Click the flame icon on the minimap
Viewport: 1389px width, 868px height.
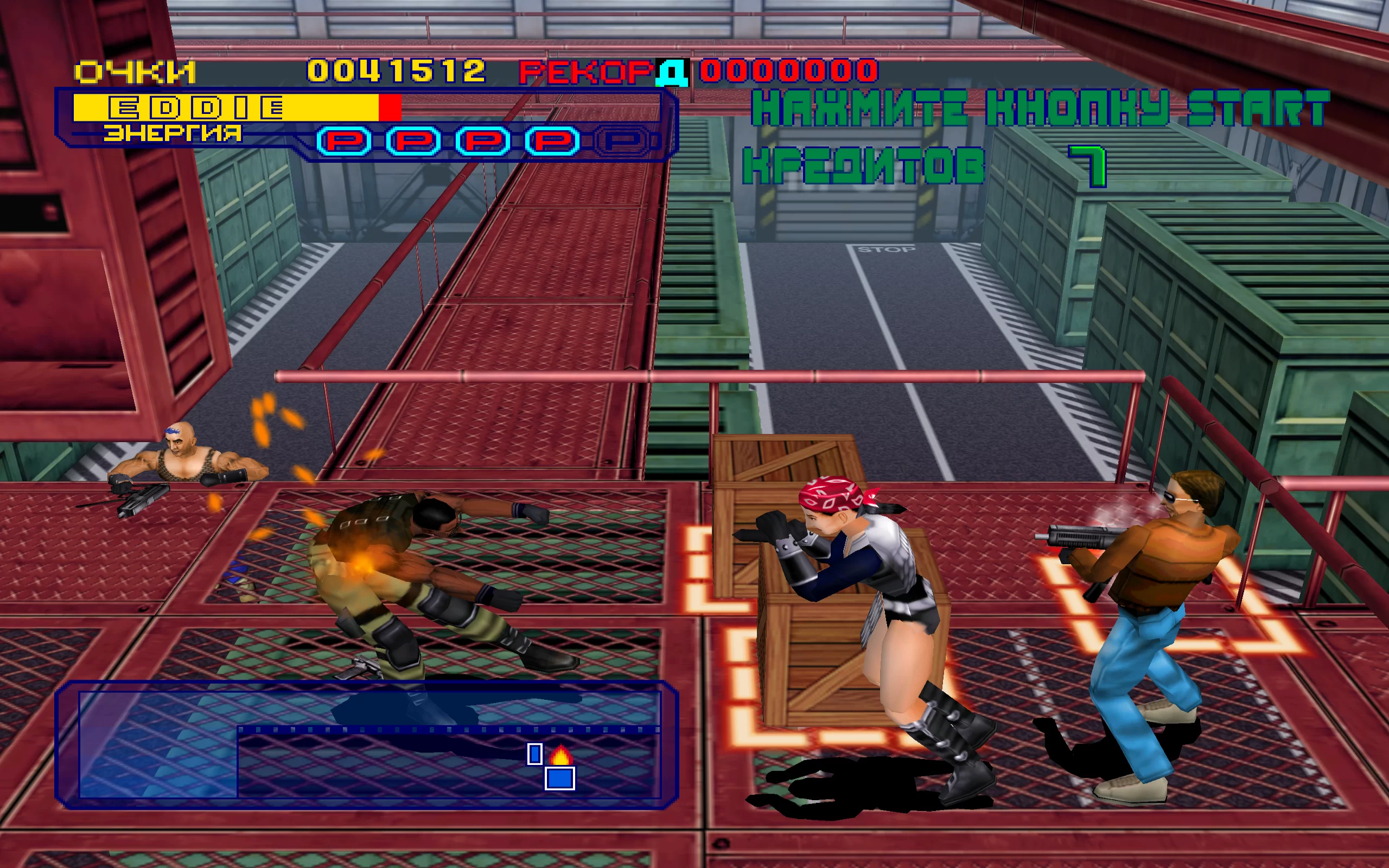(562, 756)
